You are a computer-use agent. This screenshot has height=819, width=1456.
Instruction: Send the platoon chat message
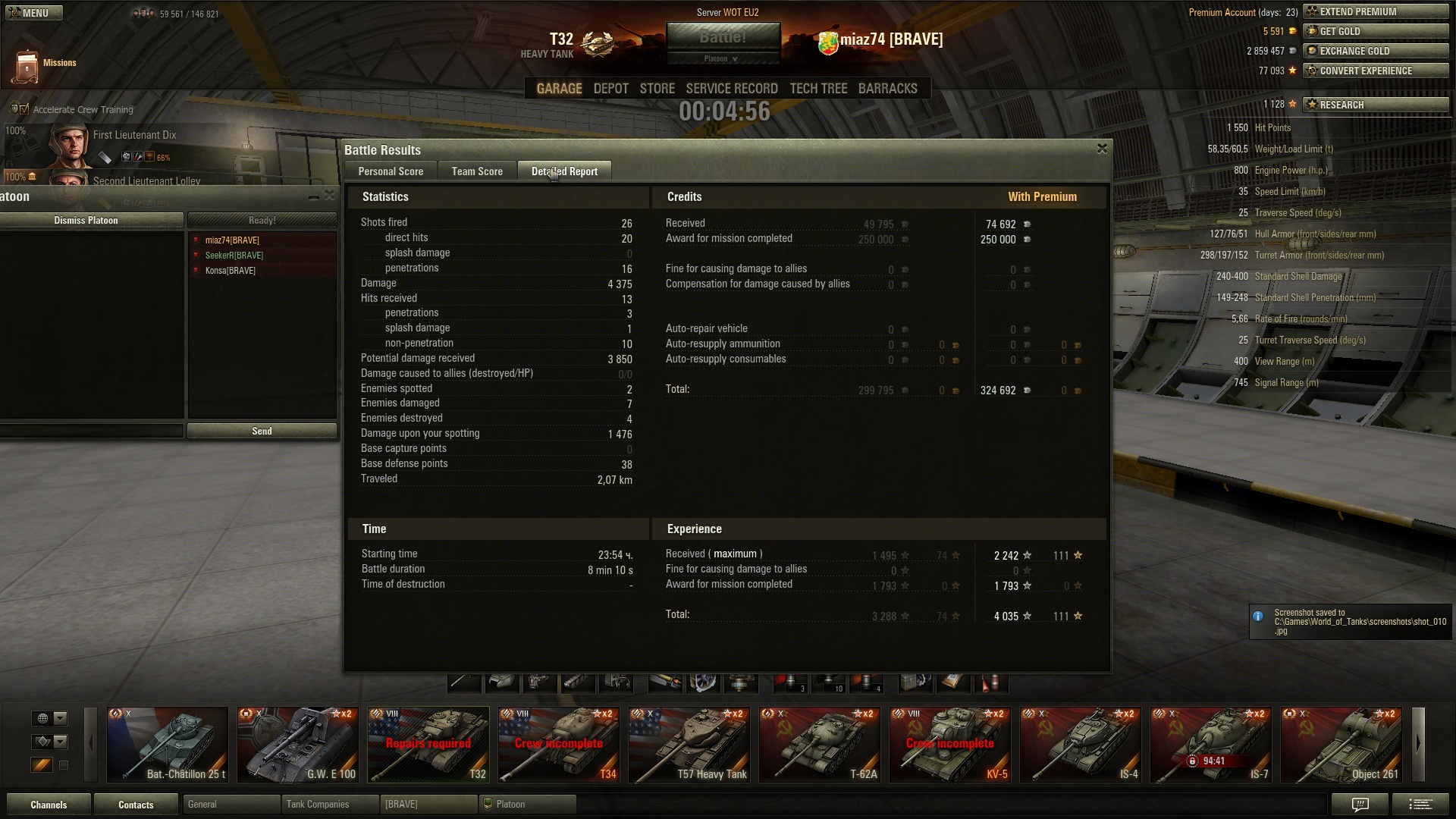tap(262, 431)
